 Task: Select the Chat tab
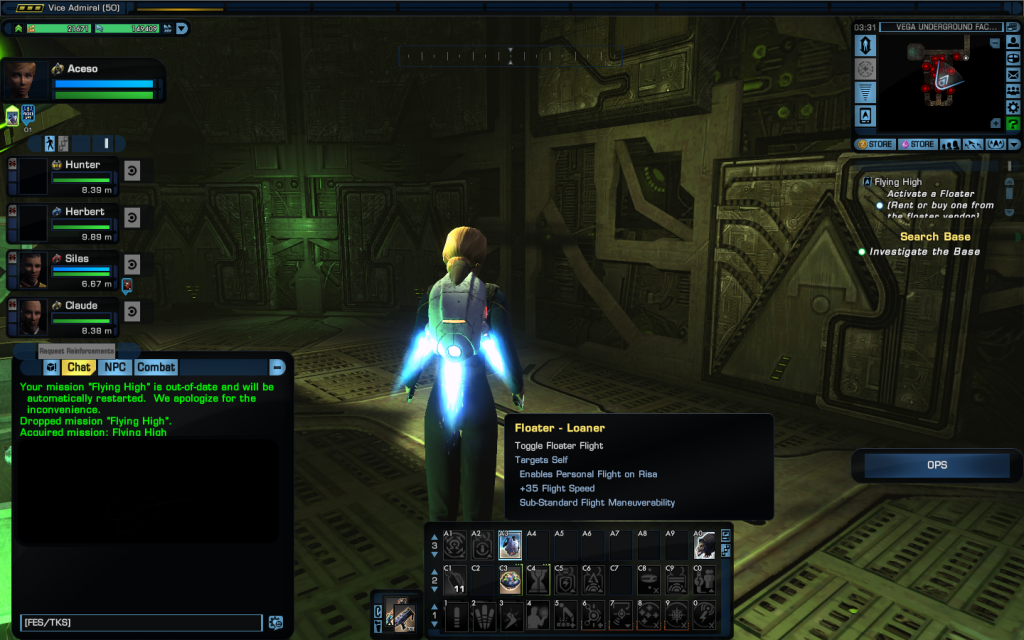click(78, 367)
